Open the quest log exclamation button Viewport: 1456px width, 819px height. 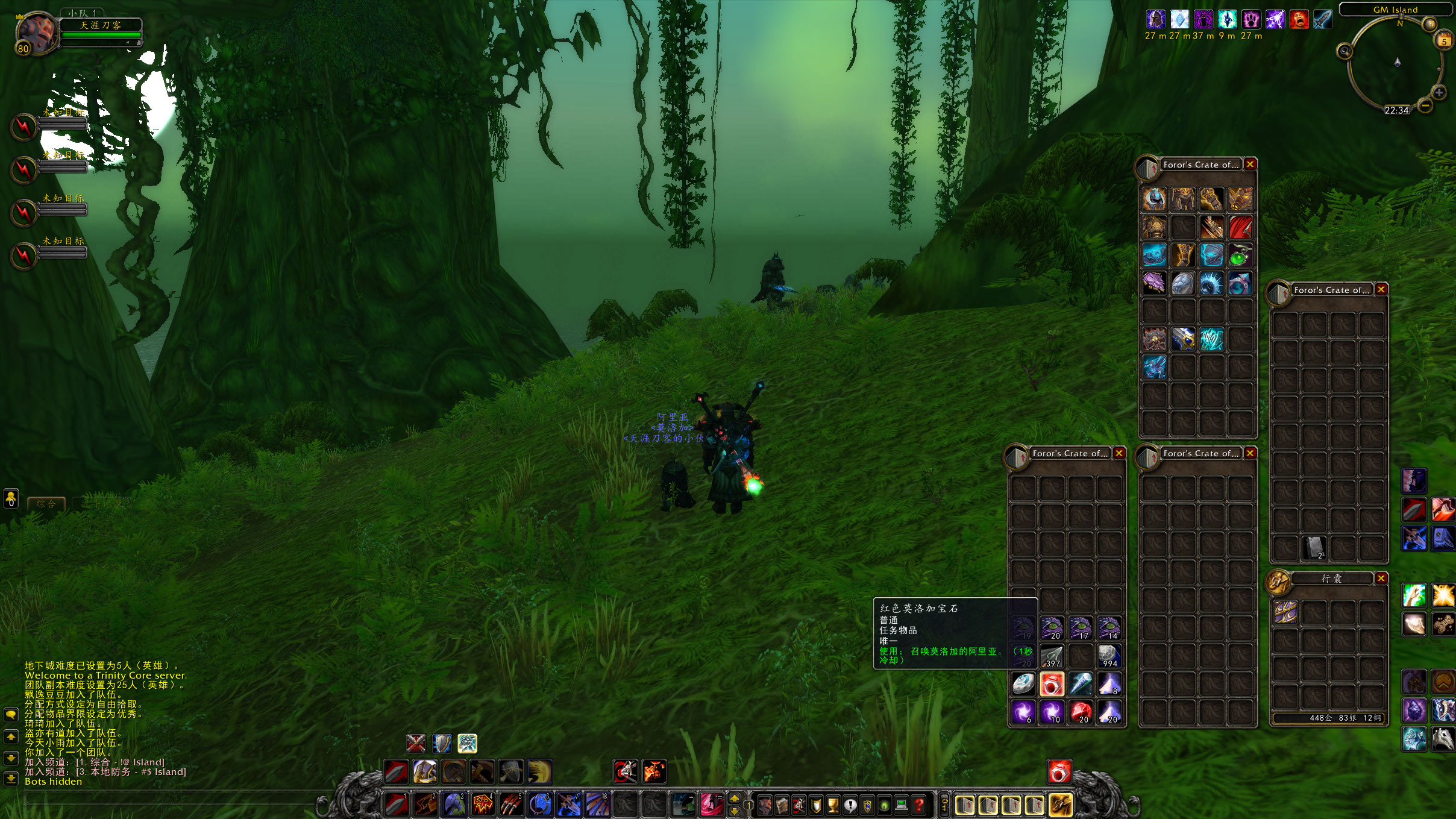click(x=850, y=805)
